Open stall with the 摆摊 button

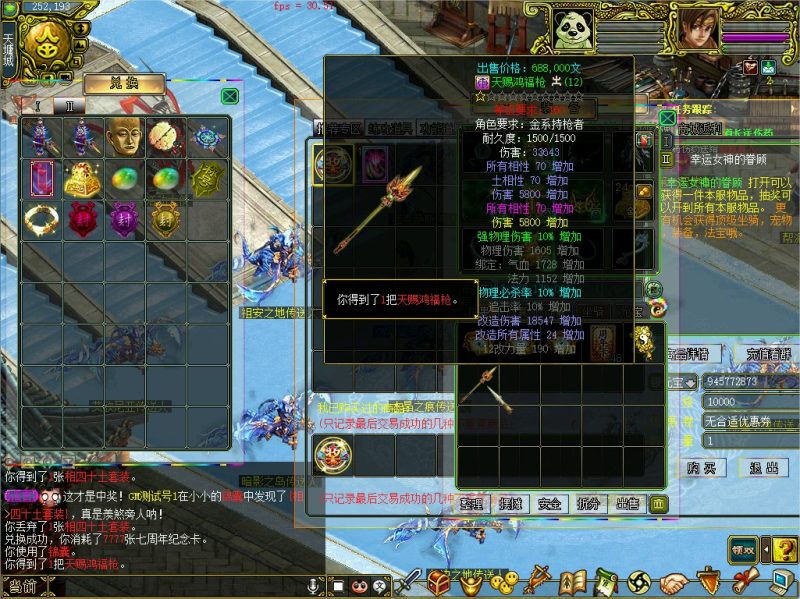click(x=510, y=503)
